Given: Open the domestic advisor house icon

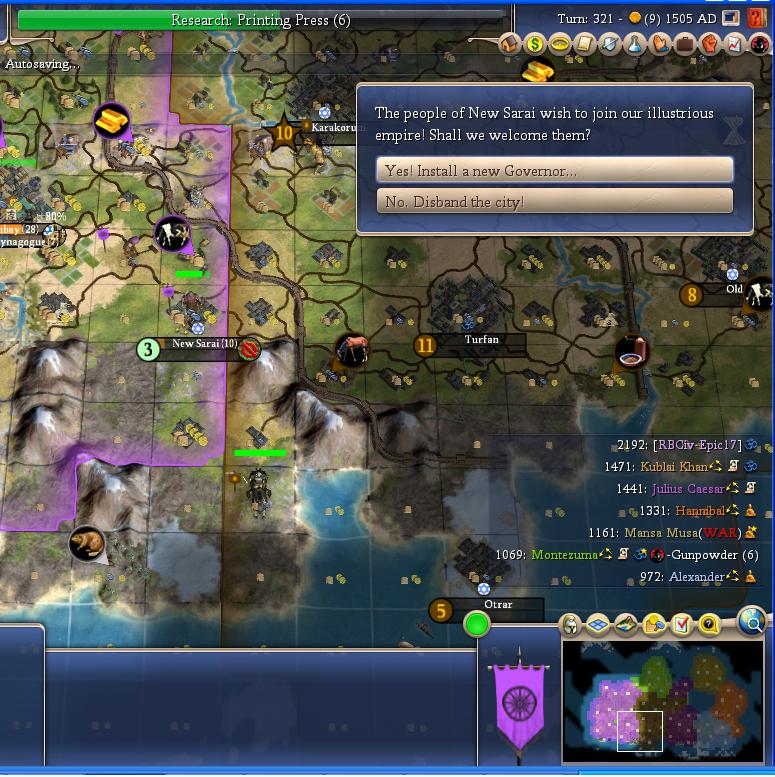Looking at the screenshot, I should [x=510, y=44].
